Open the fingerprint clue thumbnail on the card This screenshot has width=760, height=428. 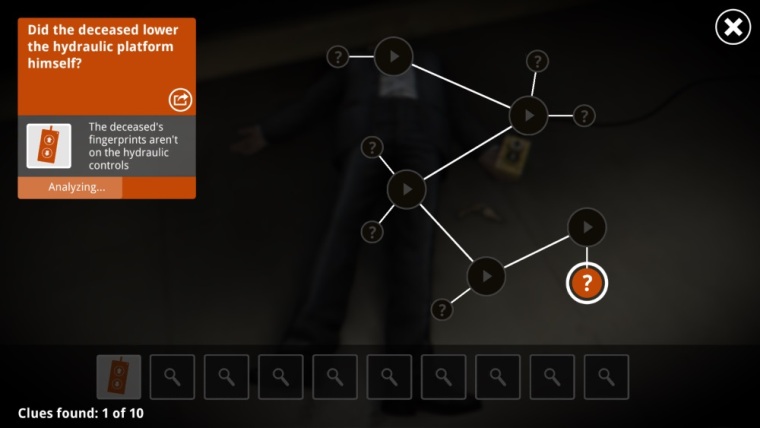point(49,146)
